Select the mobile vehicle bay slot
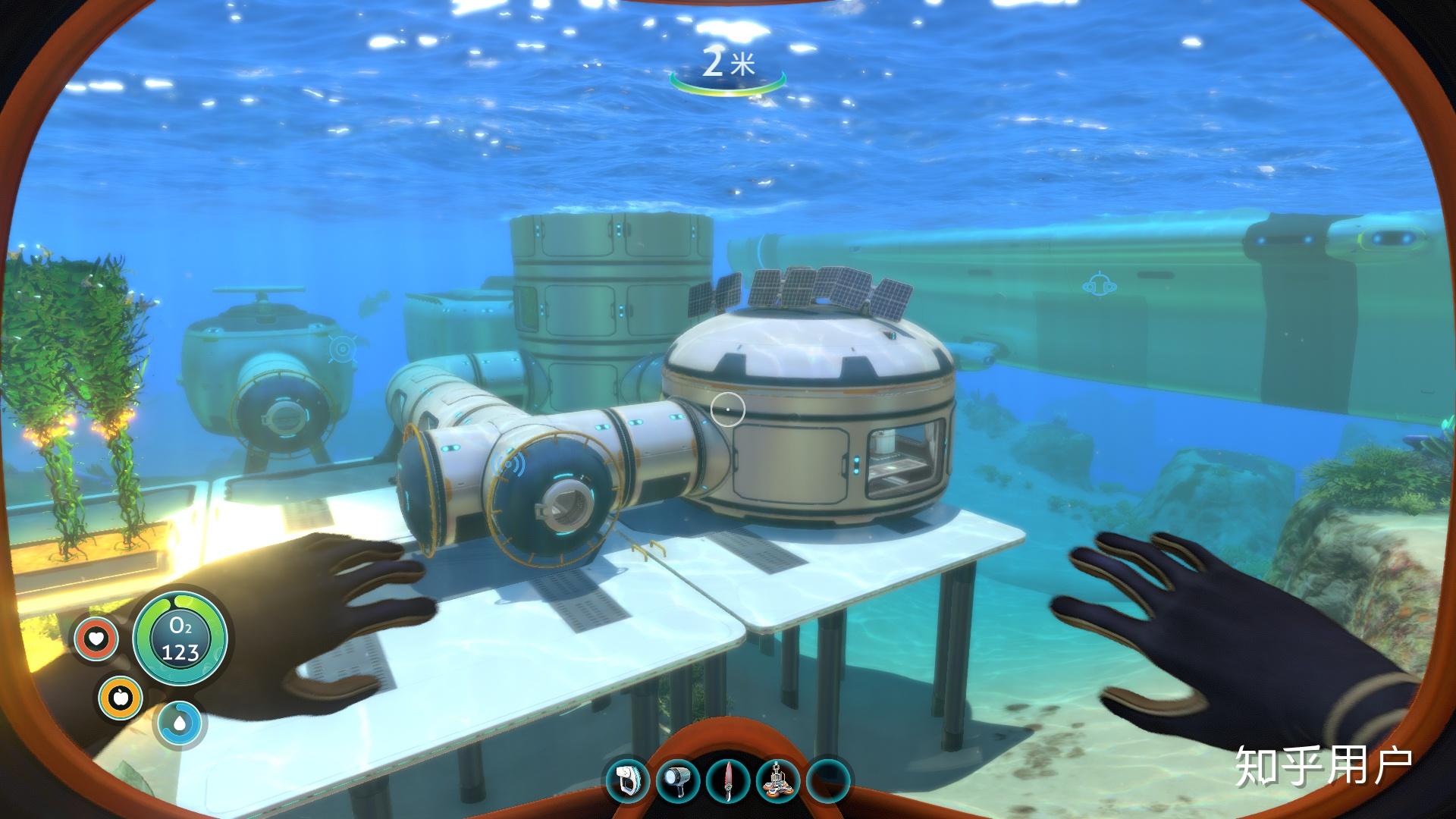 point(779,780)
